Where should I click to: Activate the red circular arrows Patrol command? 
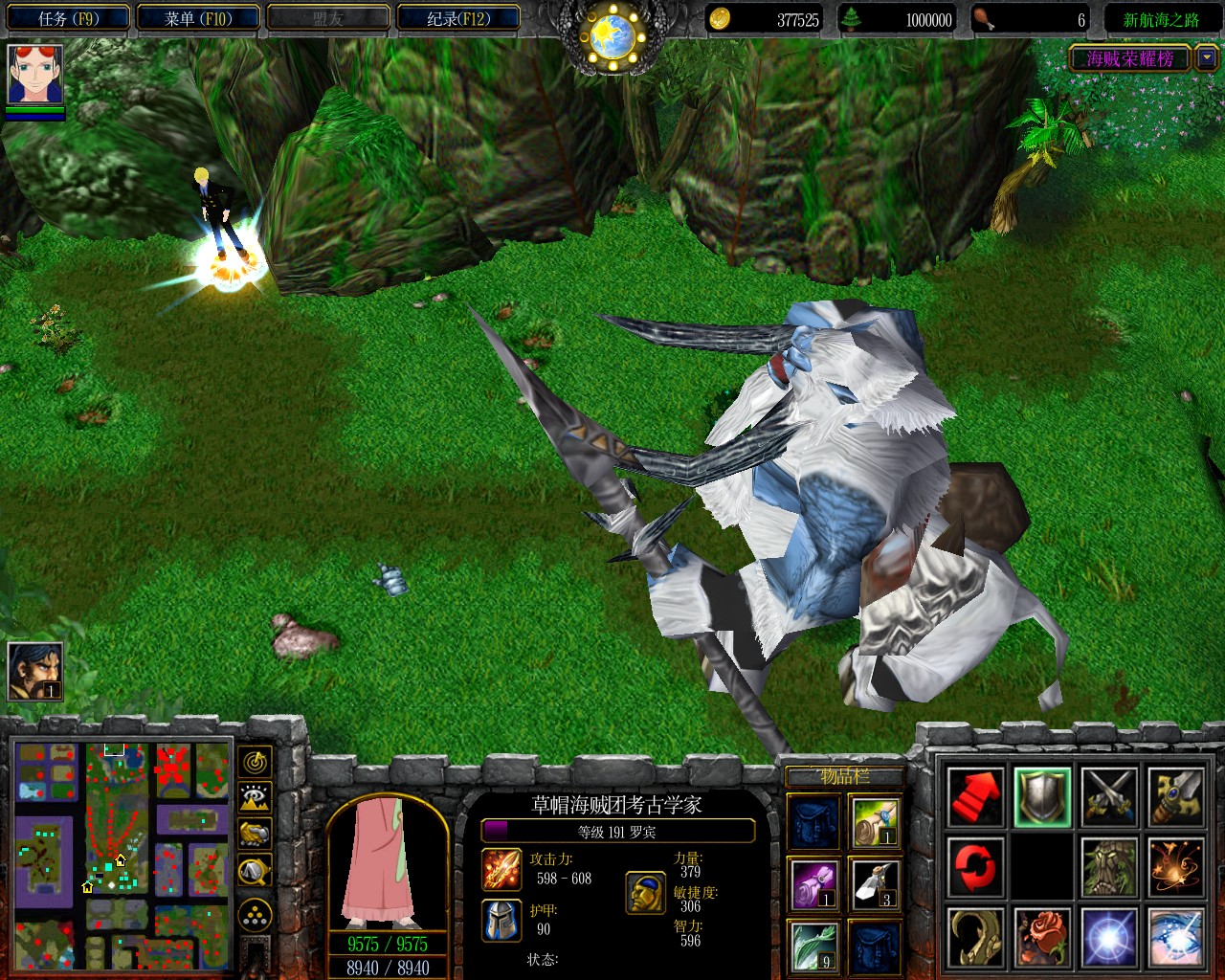click(975, 867)
